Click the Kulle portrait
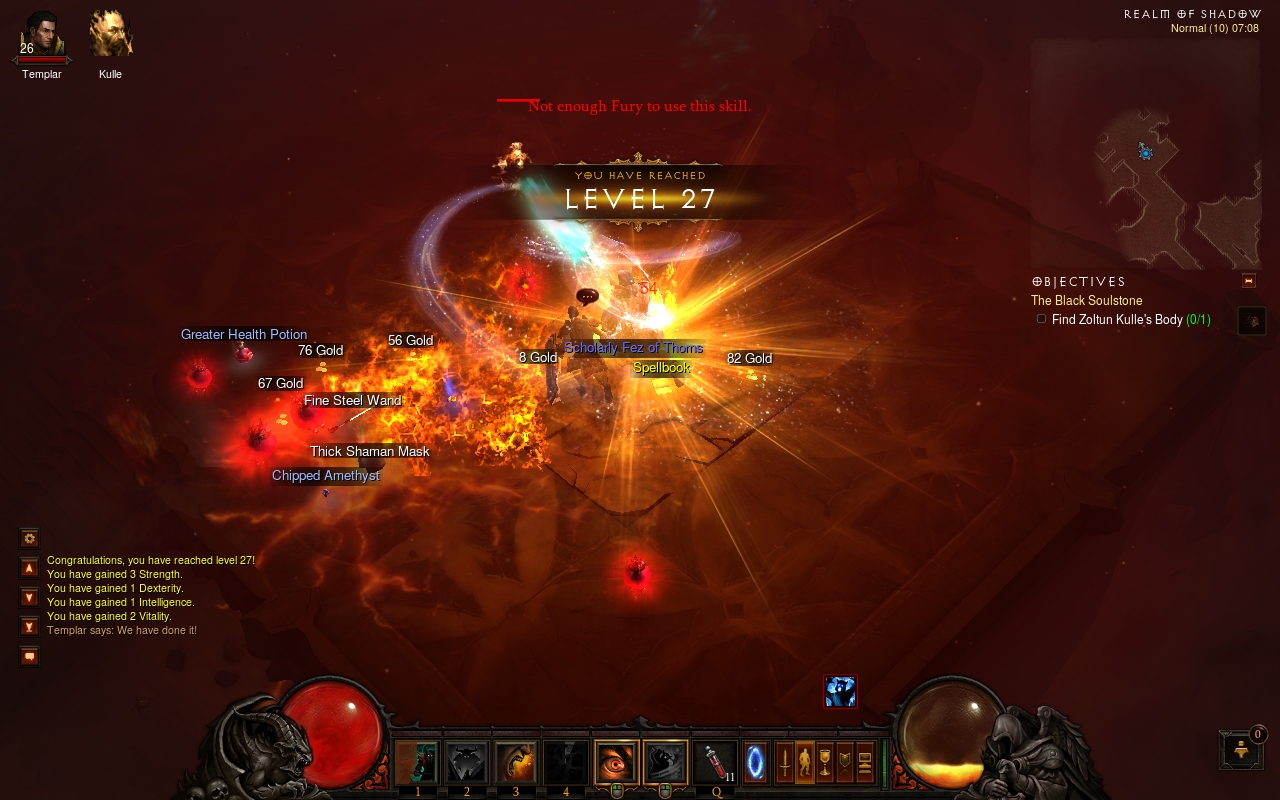 (110, 35)
